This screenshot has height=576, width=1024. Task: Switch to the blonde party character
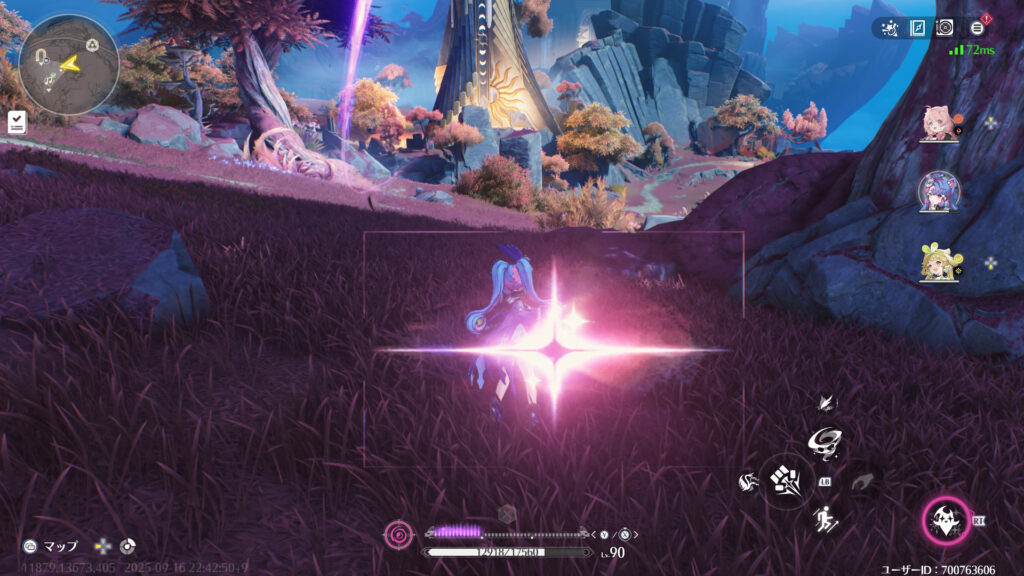pos(939,262)
